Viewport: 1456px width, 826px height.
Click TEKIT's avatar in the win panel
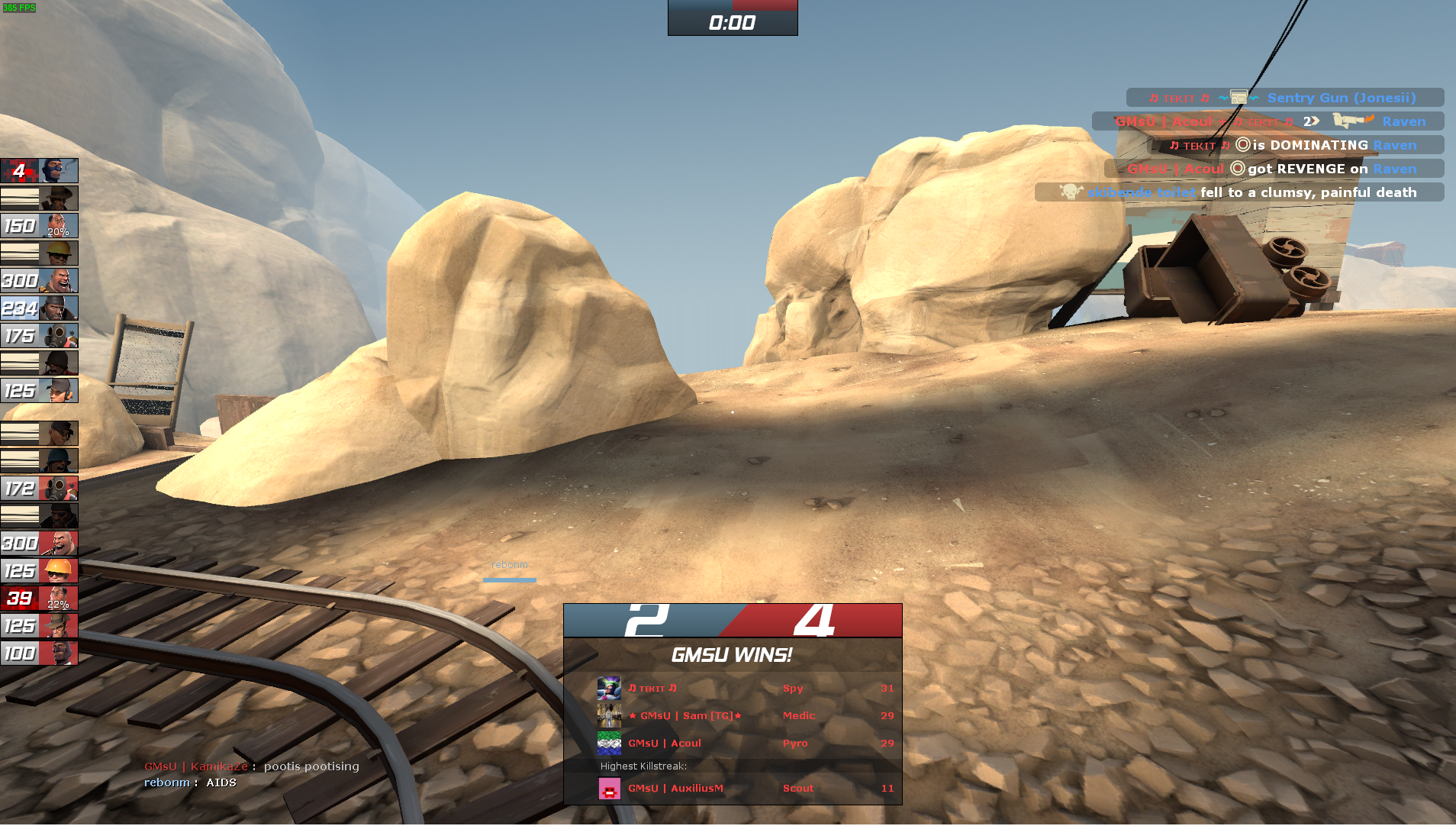(609, 689)
